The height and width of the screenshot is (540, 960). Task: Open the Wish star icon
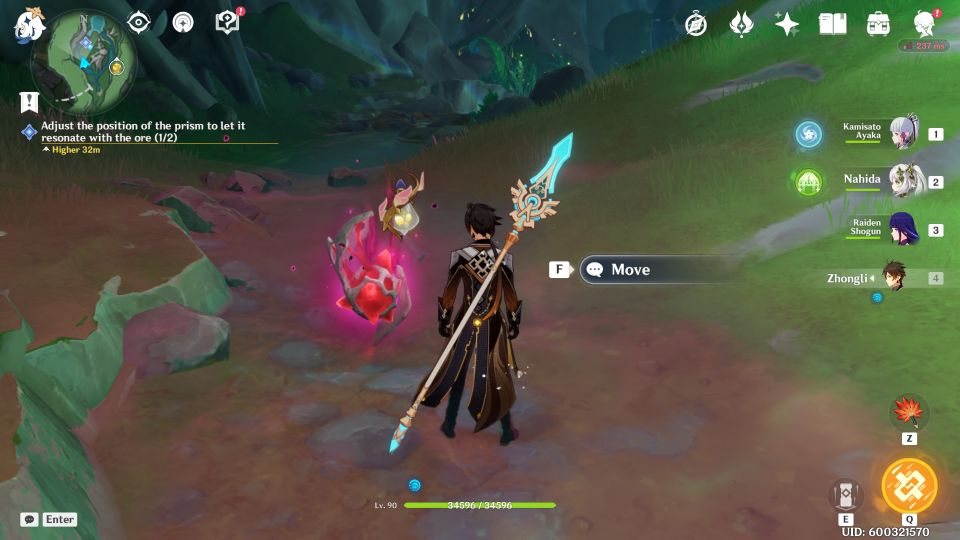[787, 25]
